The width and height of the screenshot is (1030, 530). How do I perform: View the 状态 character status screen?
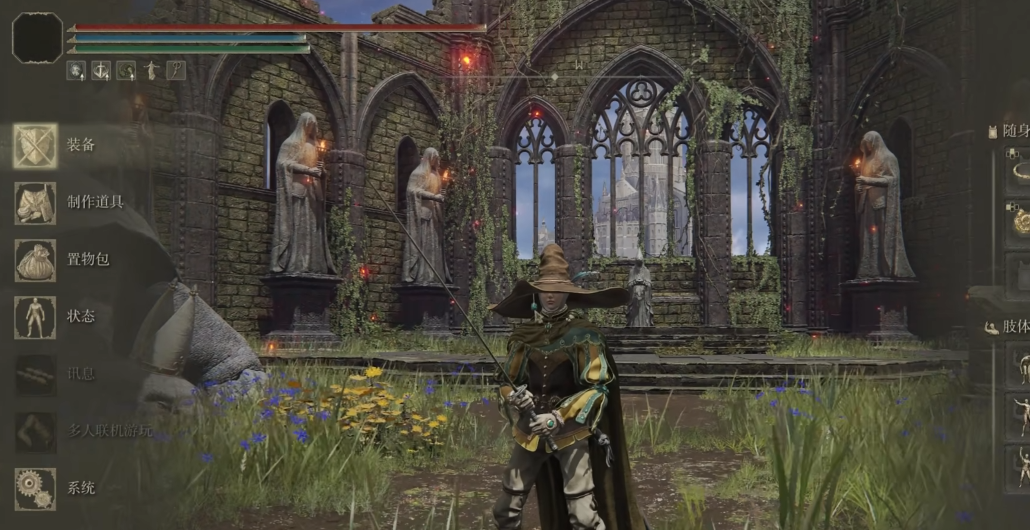point(81,316)
